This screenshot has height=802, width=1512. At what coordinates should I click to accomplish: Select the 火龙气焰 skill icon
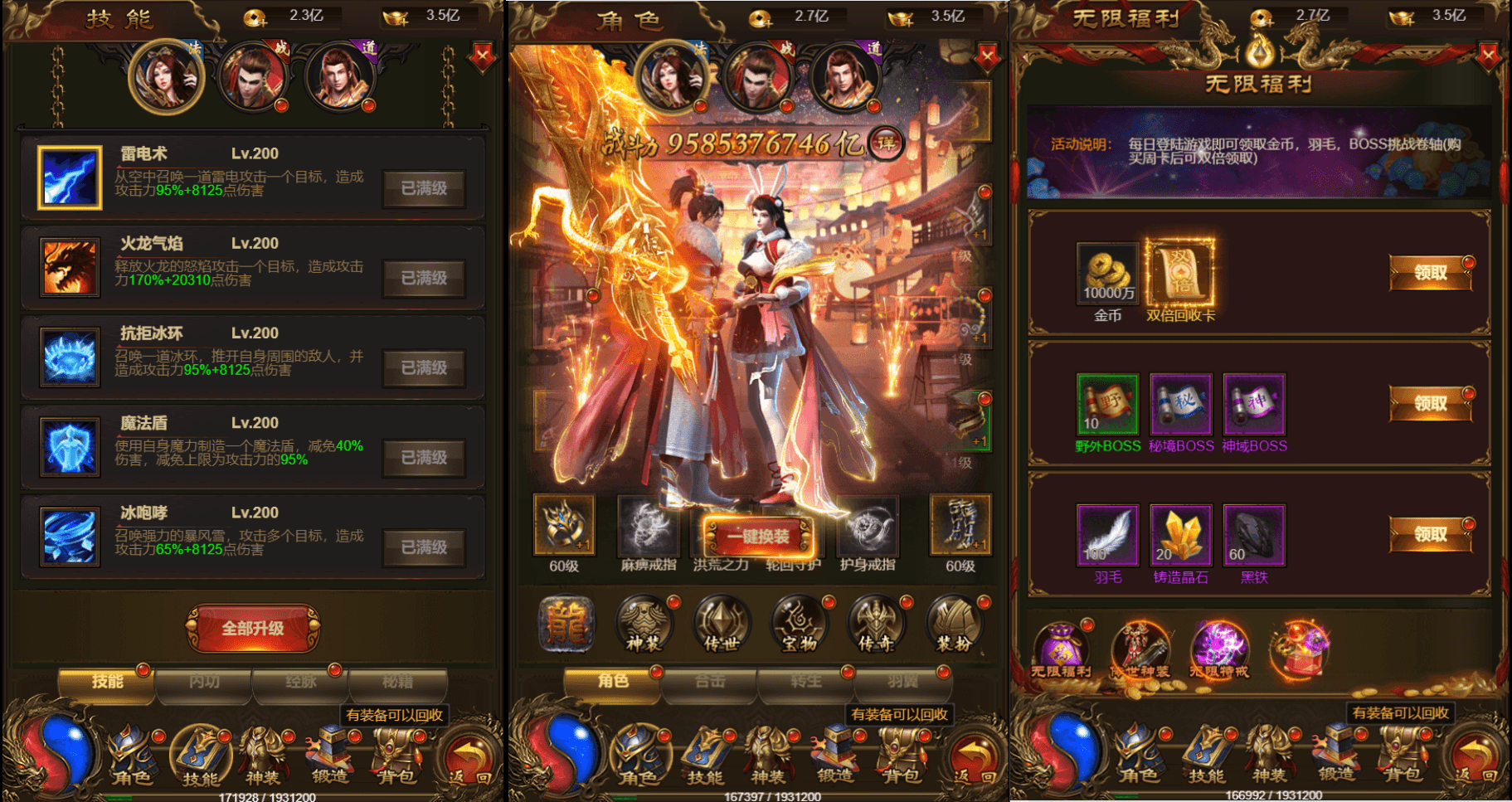click(69, 267)
